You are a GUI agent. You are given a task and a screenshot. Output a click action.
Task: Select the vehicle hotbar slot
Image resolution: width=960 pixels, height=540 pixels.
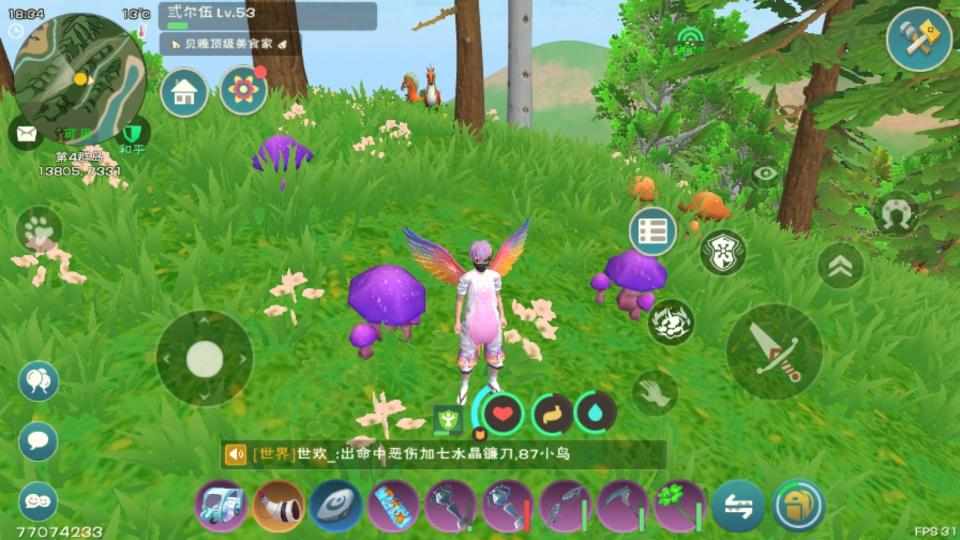tap(221, 505)
